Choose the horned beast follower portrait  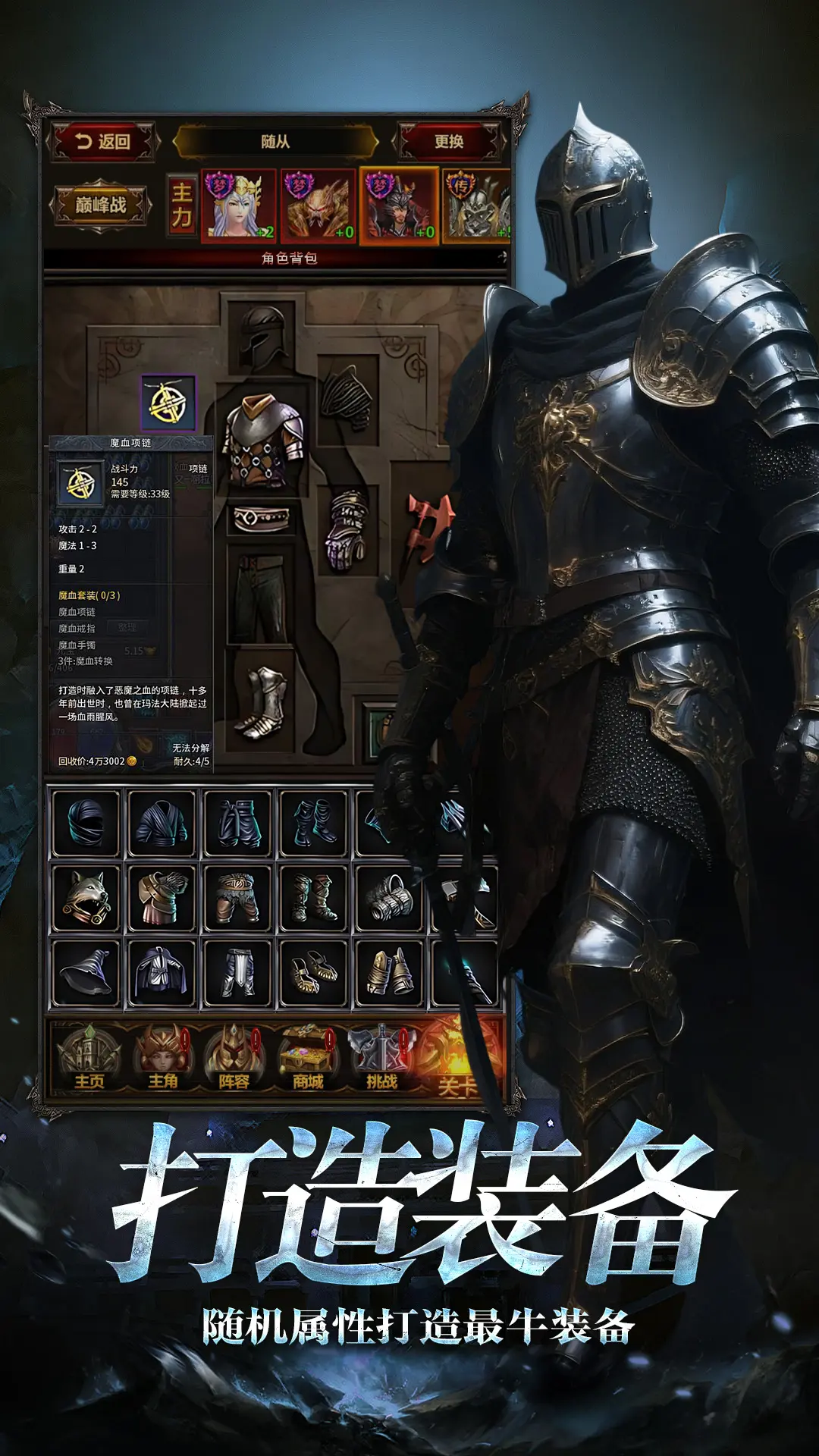click(318, 206)
